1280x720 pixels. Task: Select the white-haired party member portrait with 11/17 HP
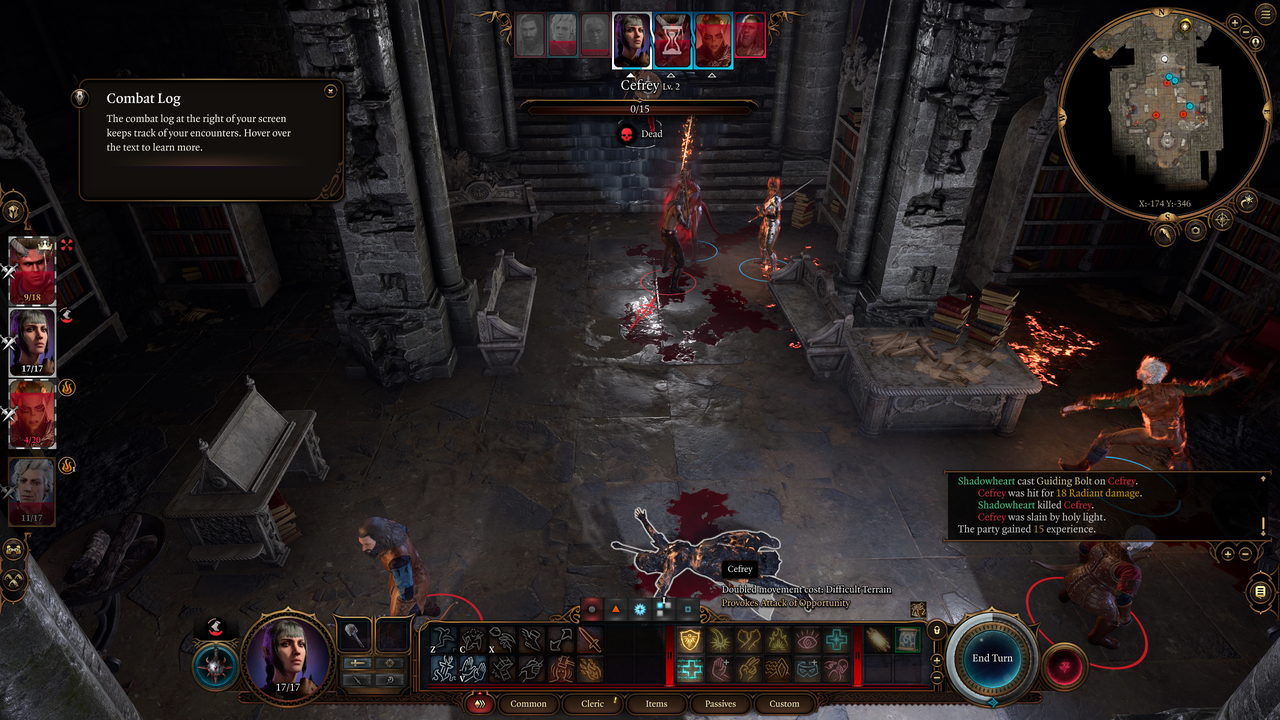tap(32, 490)
